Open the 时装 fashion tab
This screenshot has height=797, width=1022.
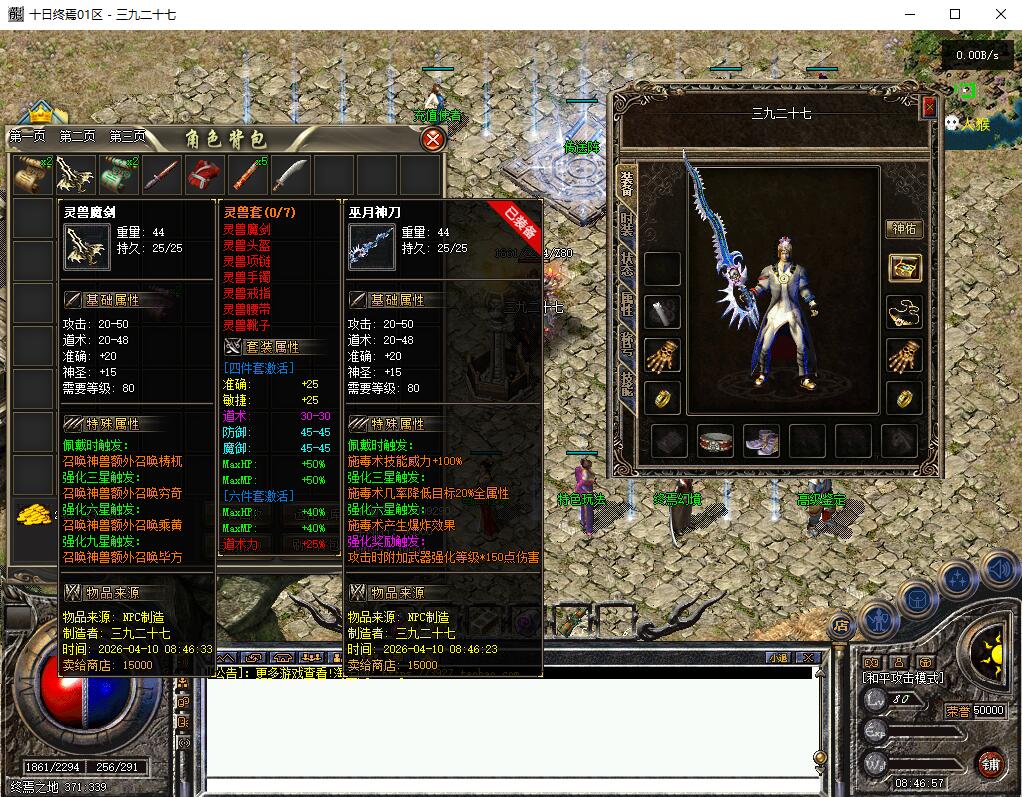pyautogui.click(x=627, y=226)
